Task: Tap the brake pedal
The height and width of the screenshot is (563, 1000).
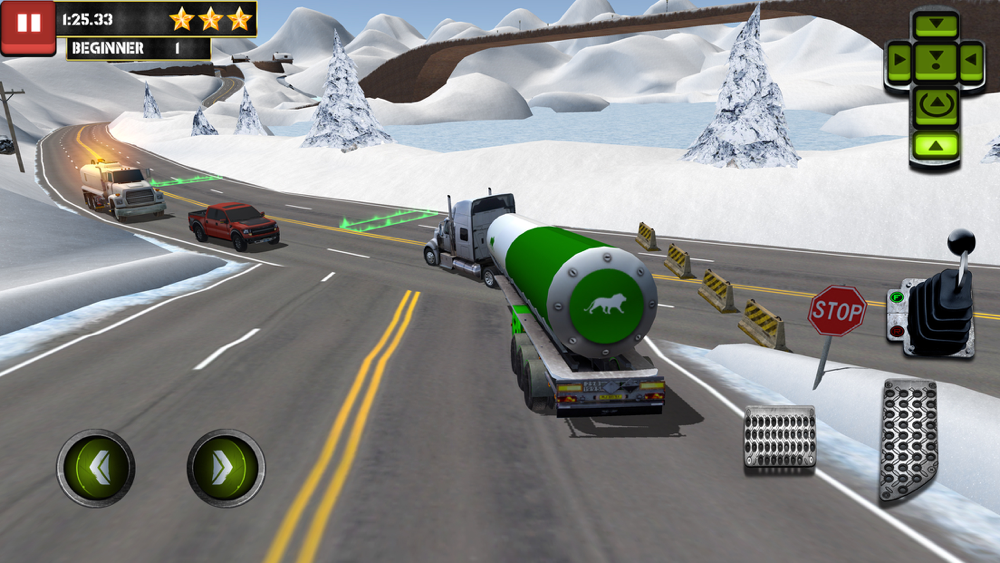Action: coord(779,437)
